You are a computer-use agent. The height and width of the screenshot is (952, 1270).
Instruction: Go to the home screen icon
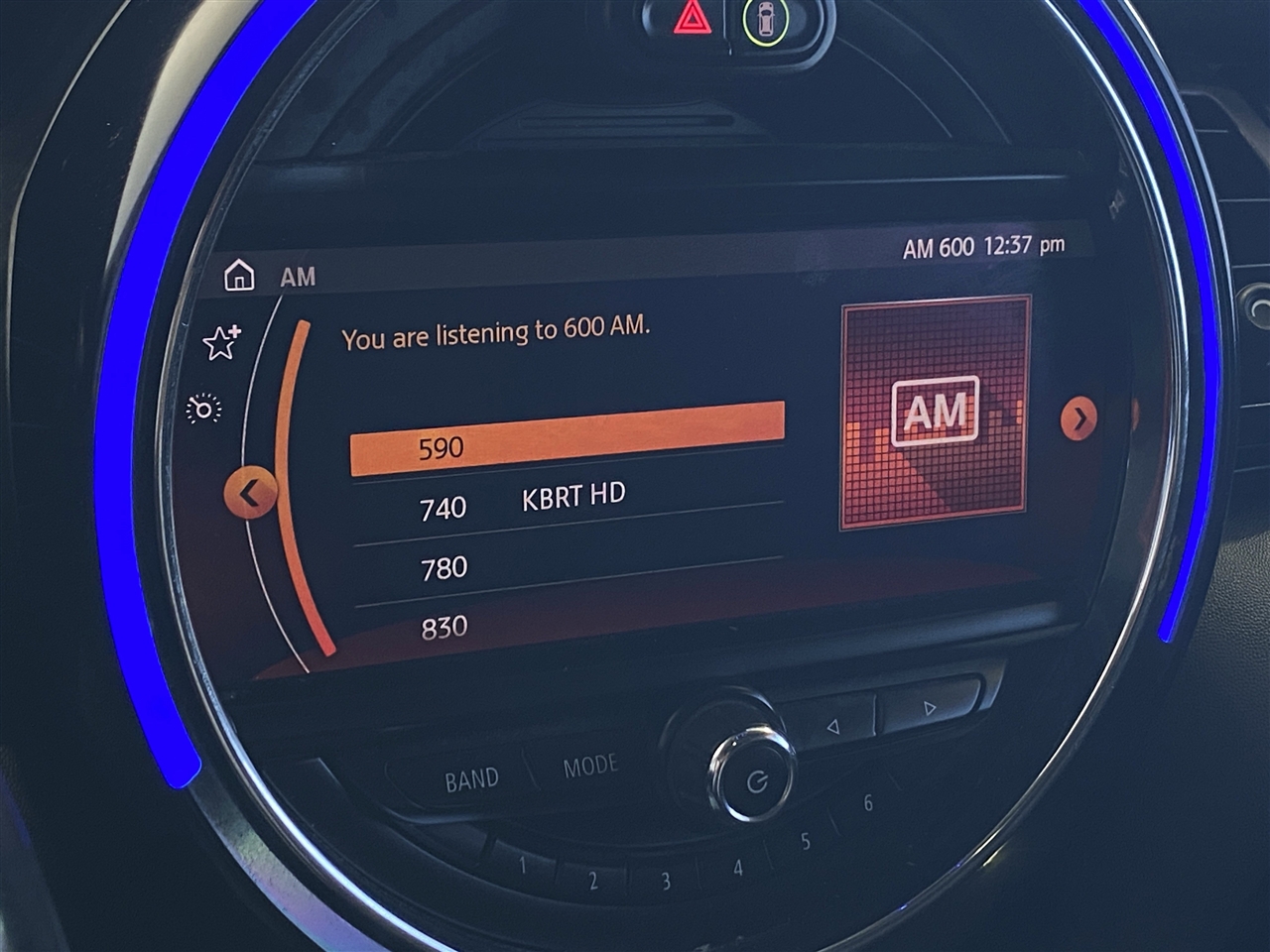(x=239, y=276)
